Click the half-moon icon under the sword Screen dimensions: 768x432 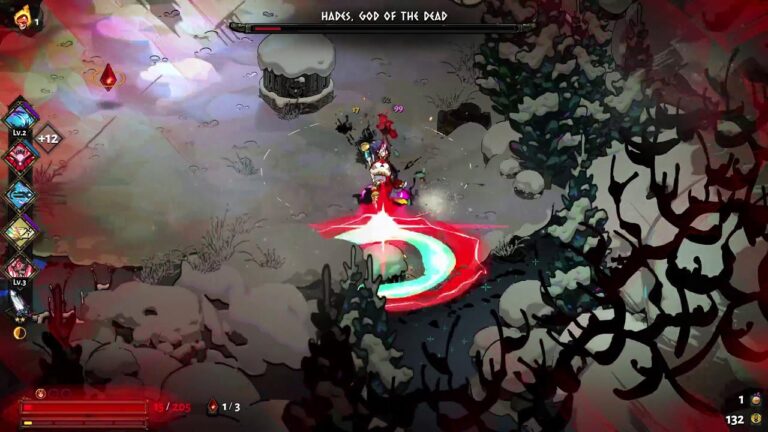click(19, 332)
